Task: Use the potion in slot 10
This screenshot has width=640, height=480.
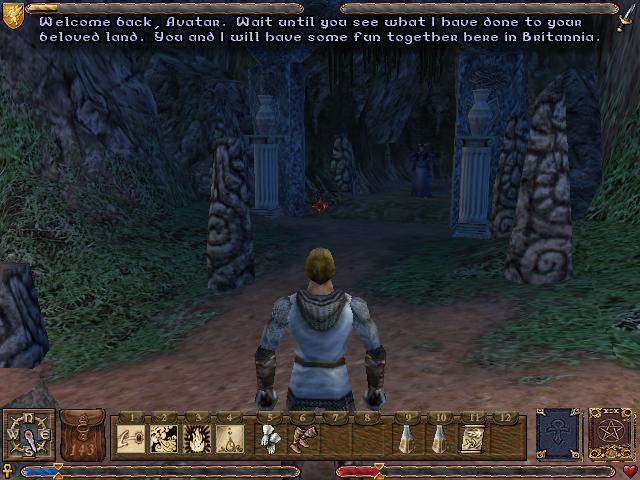Action: click(x=439, y=437)
